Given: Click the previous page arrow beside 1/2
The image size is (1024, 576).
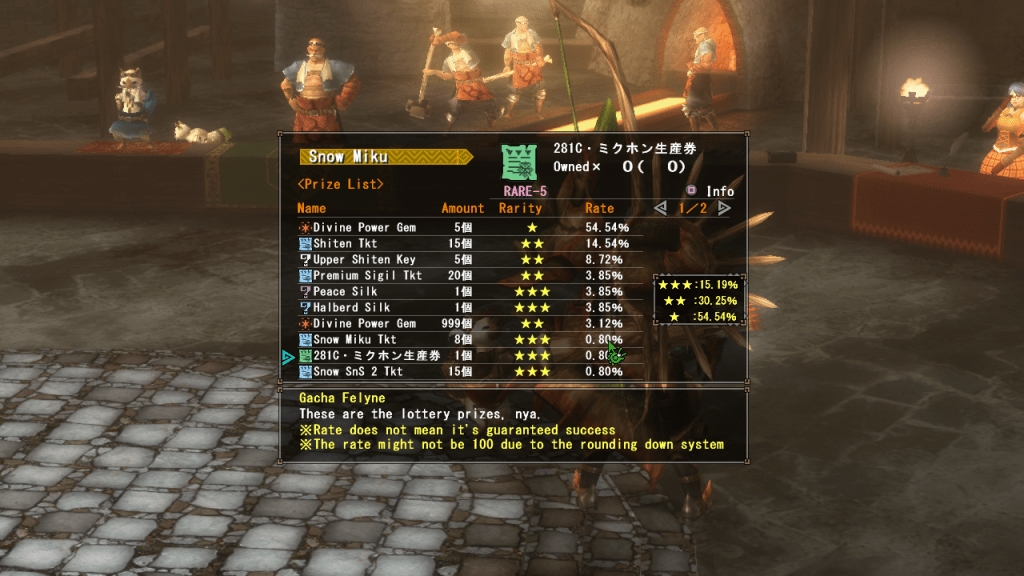Looking at the screenshot, I should (660, 208).
